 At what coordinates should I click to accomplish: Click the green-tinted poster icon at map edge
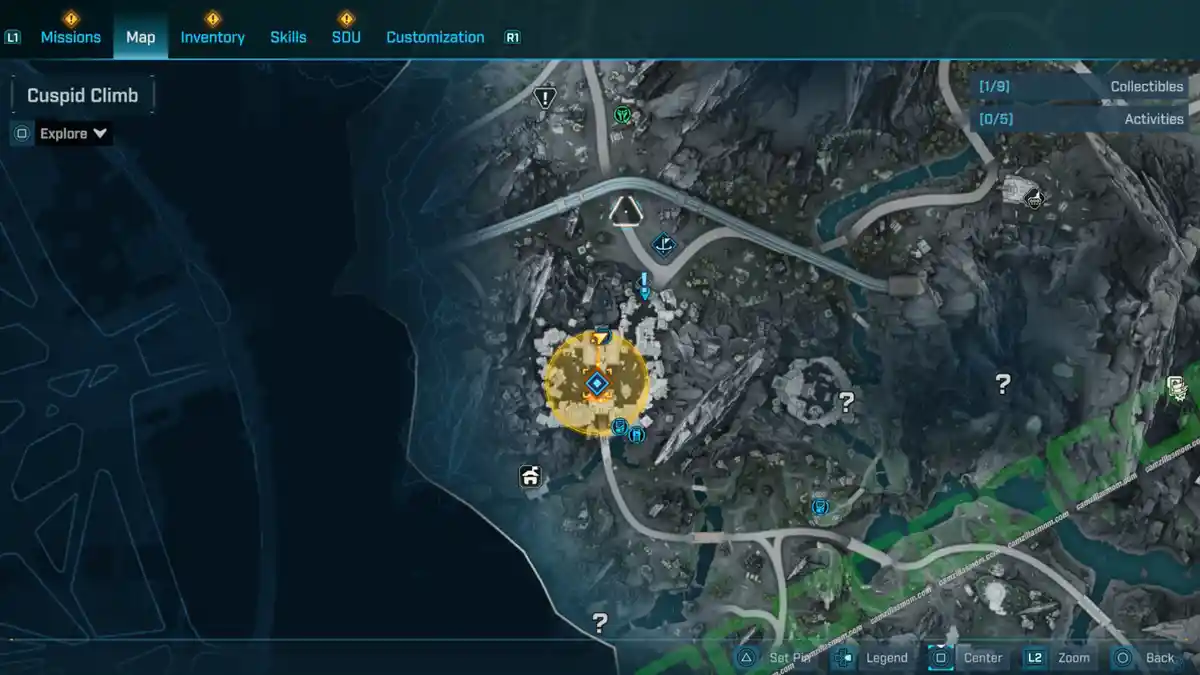pyautogui.click(x=1177, y=388)
